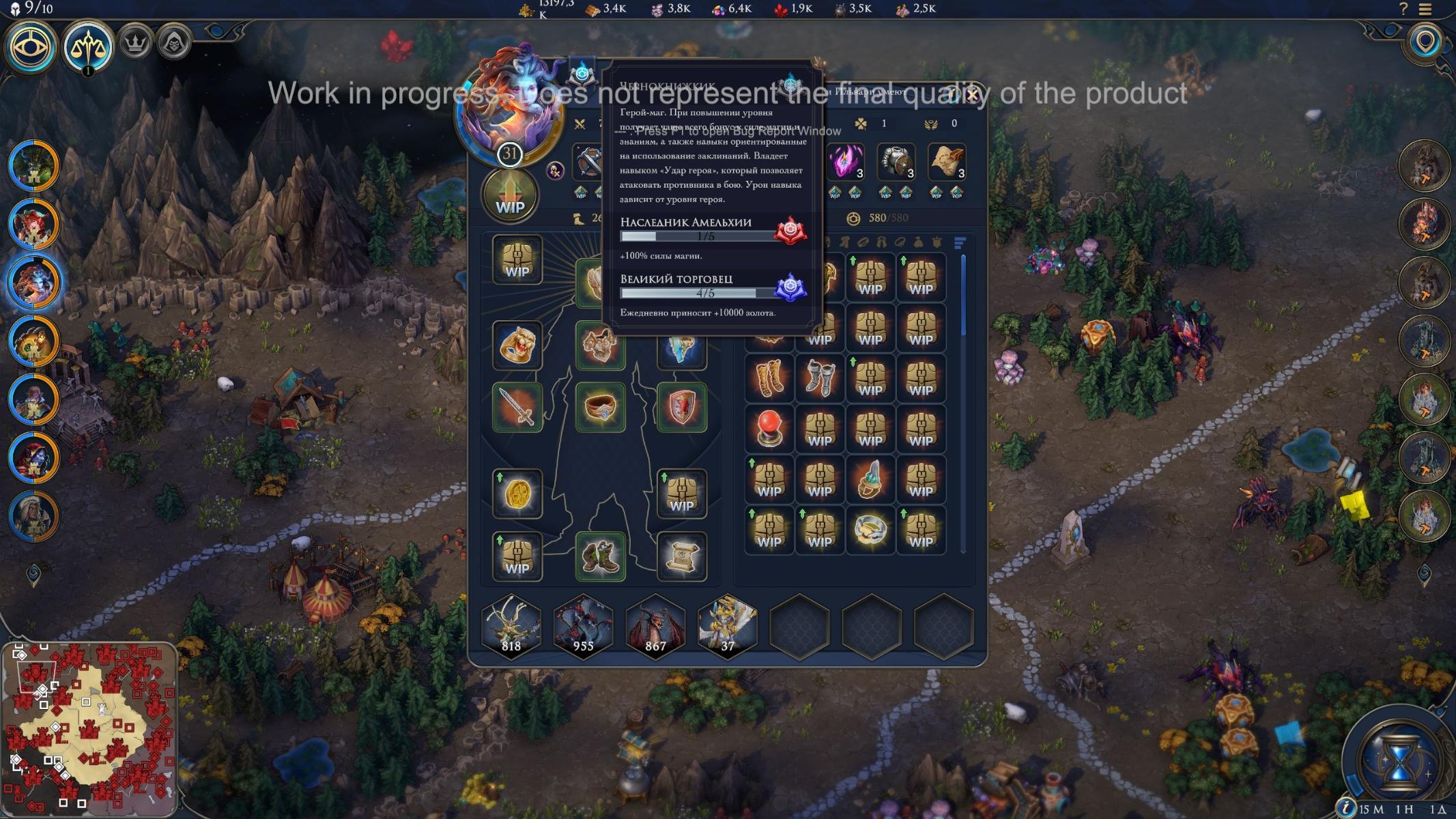Close the hero inventory window

coord(973,95)
